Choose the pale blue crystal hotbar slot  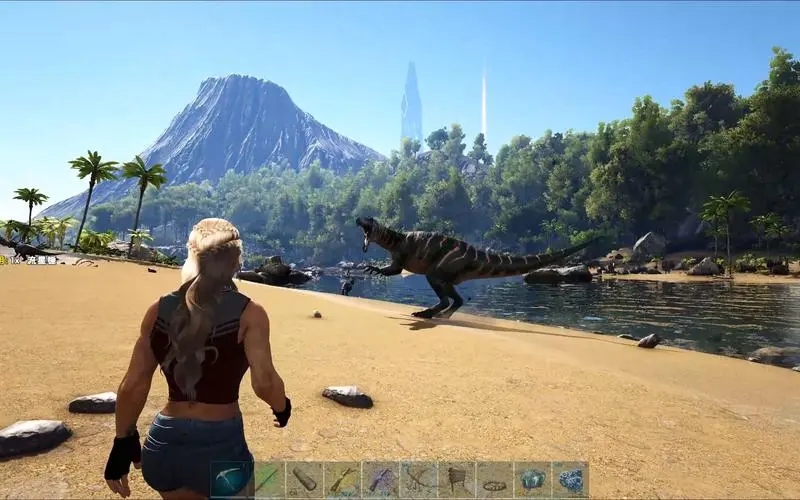tap(531, 479)
